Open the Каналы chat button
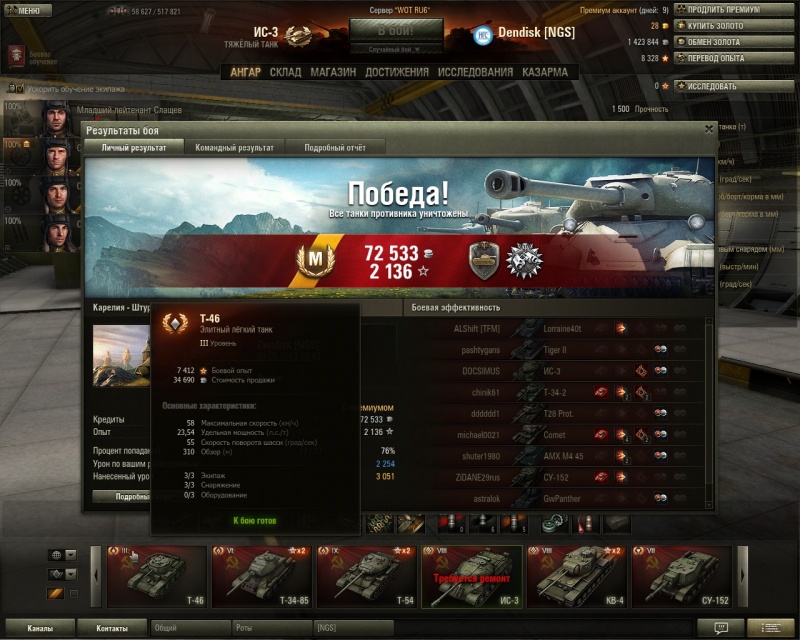 pyautogui.click(x=40, y=628)
